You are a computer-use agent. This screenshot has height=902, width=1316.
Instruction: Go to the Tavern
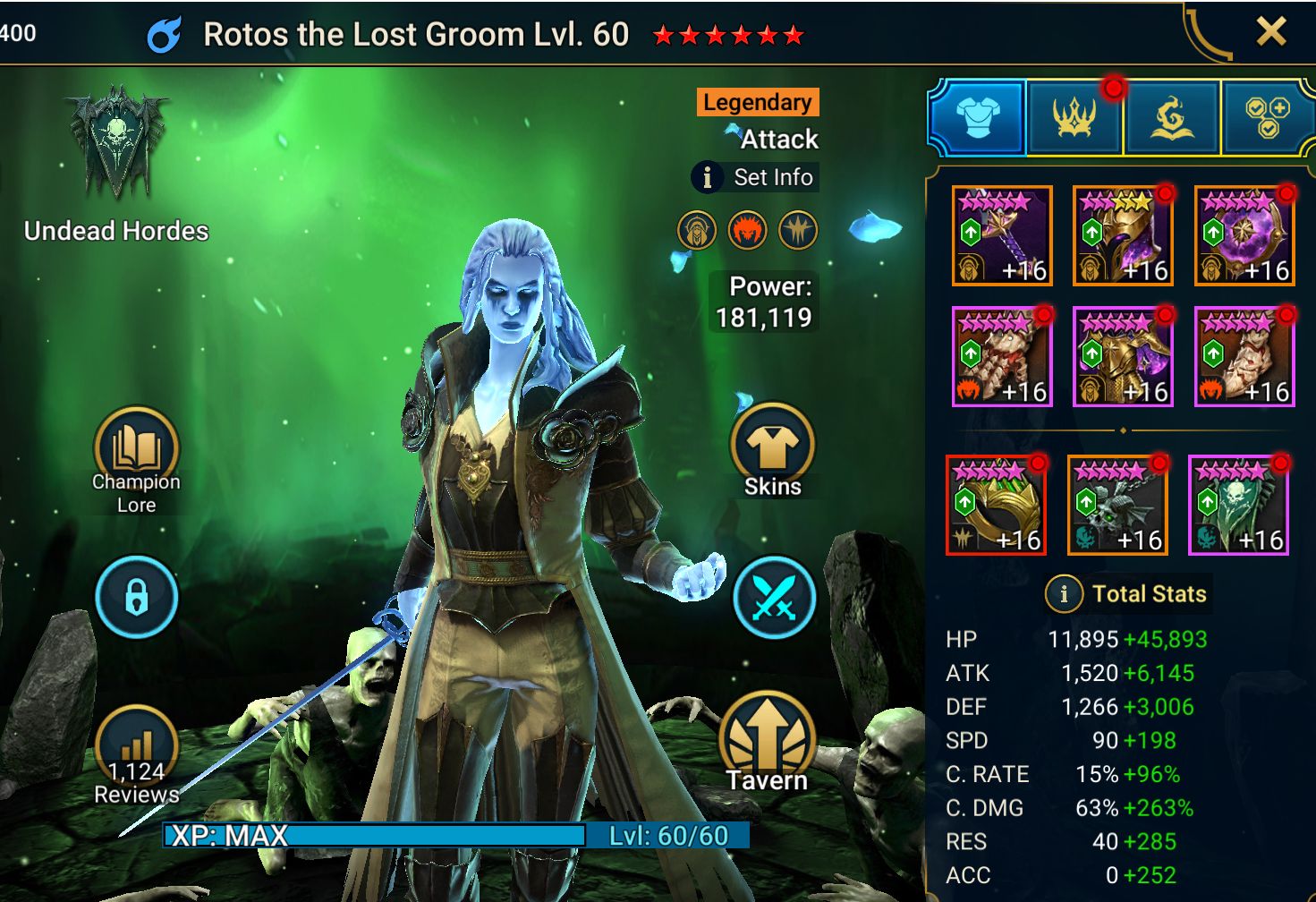pyautogui.click(x=767, y=743)
